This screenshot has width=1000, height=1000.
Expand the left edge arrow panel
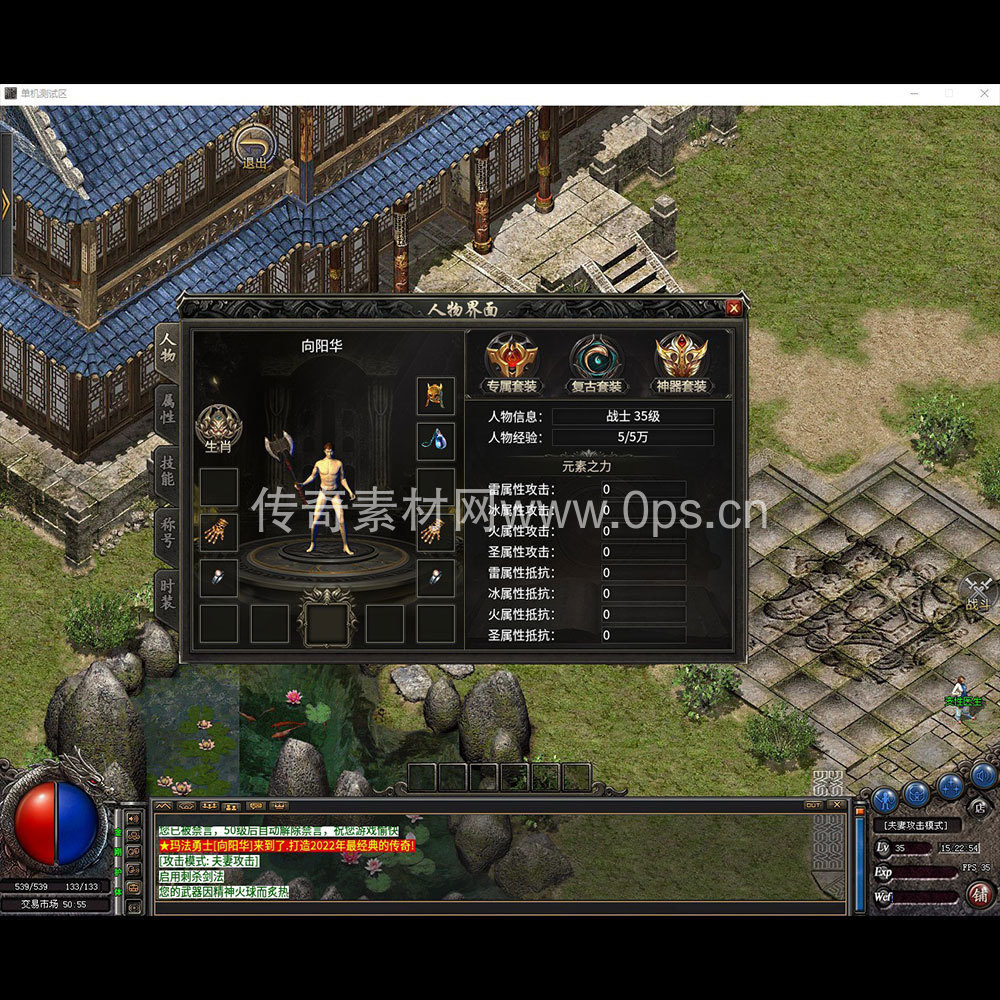coord(6,205)
